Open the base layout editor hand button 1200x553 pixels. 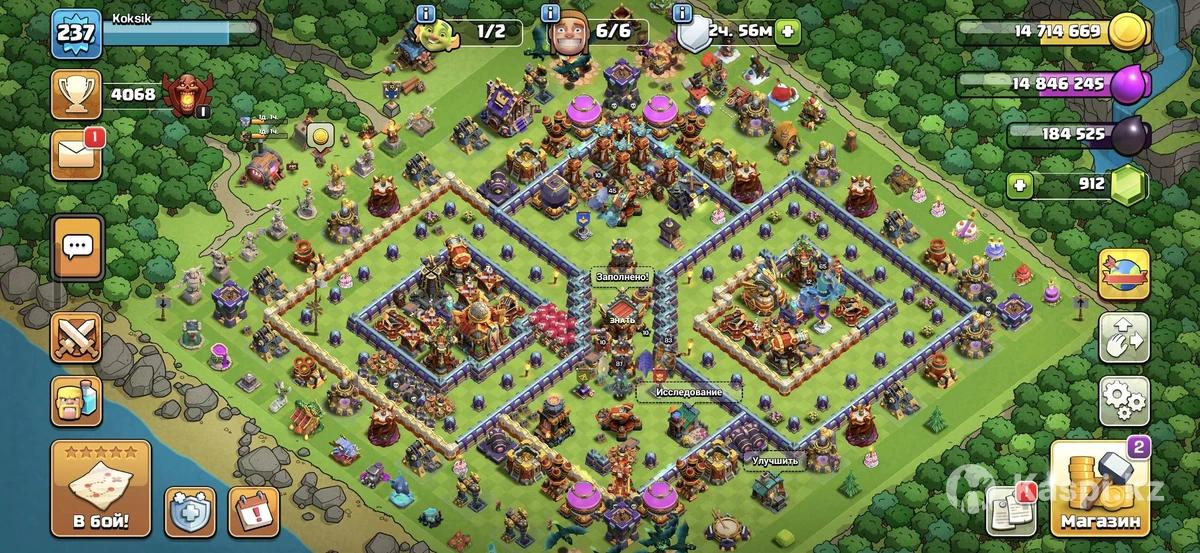(1124, 338)
